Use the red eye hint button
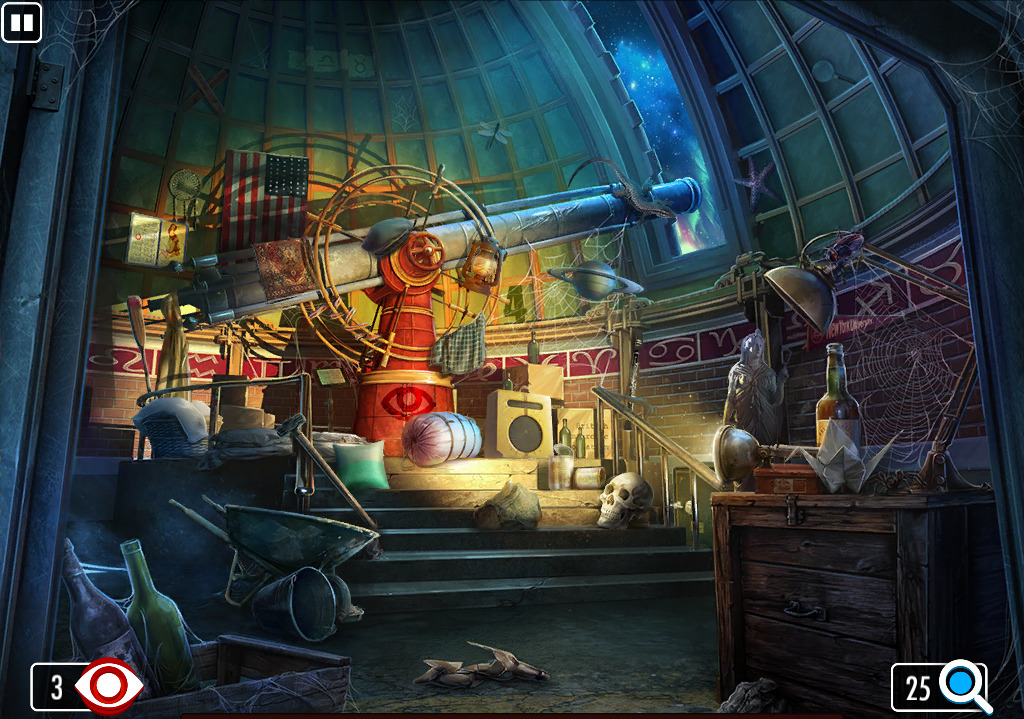The image size is (1024, 719). click(108, 686)
